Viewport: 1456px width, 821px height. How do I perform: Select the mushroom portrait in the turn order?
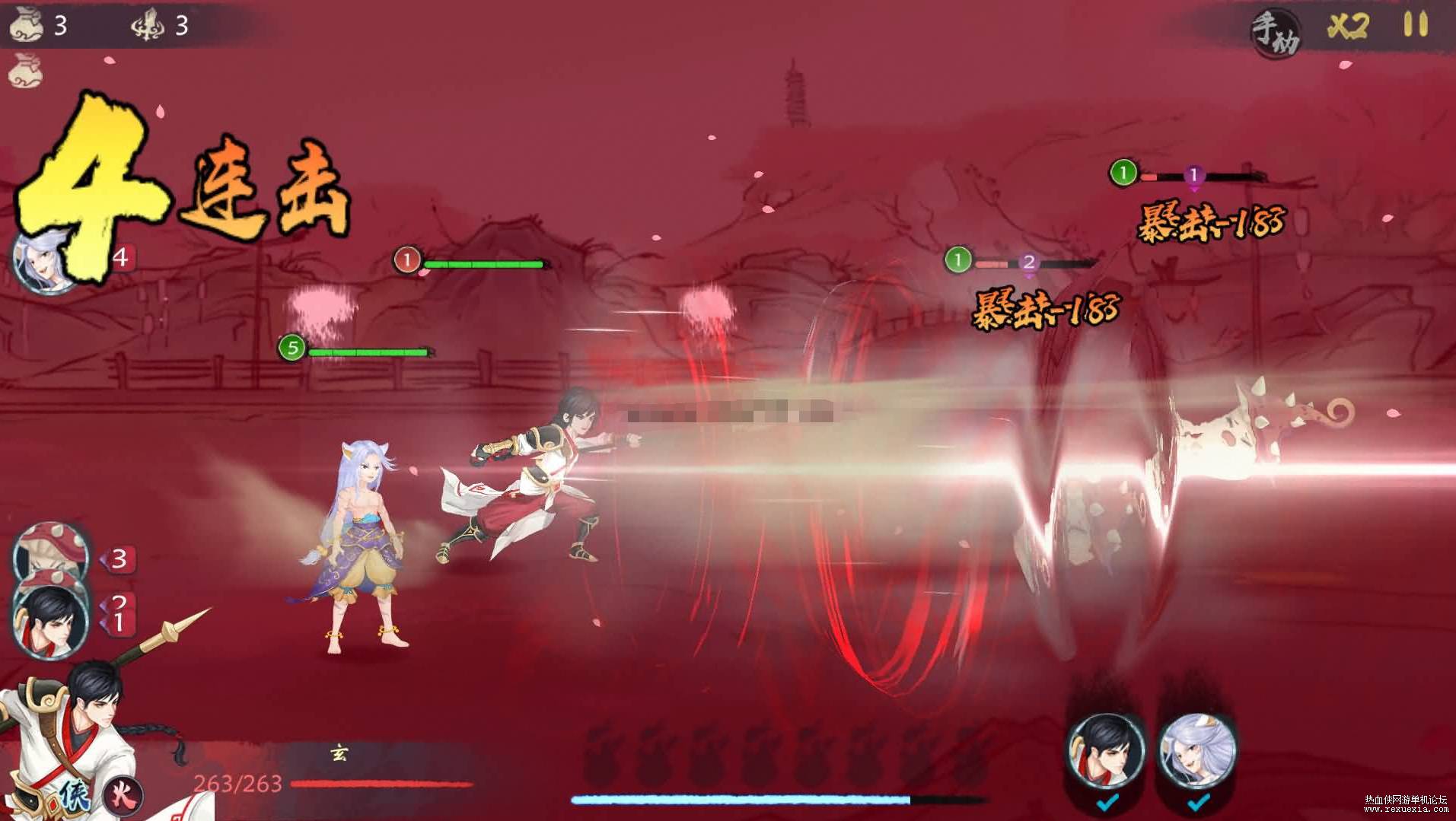click(50, 552)
